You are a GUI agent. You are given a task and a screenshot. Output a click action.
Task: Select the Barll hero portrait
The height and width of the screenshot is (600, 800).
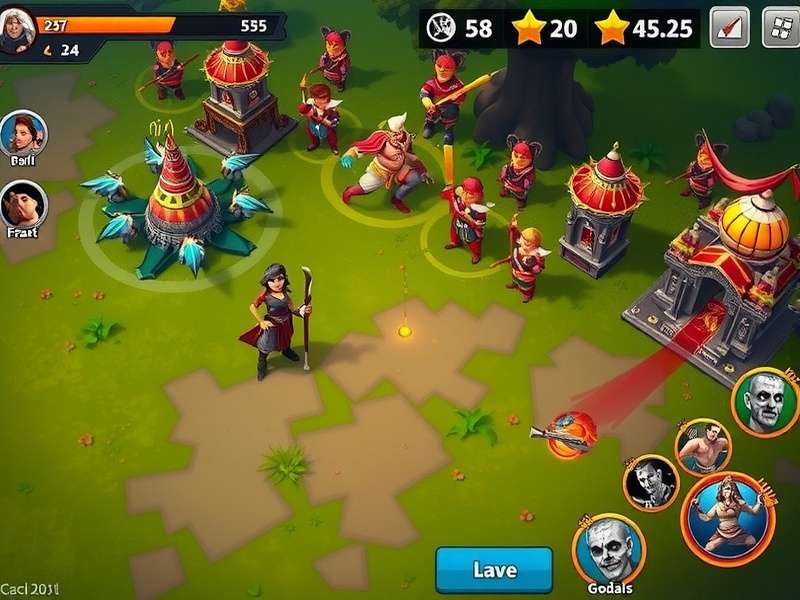tap(23, 134)
